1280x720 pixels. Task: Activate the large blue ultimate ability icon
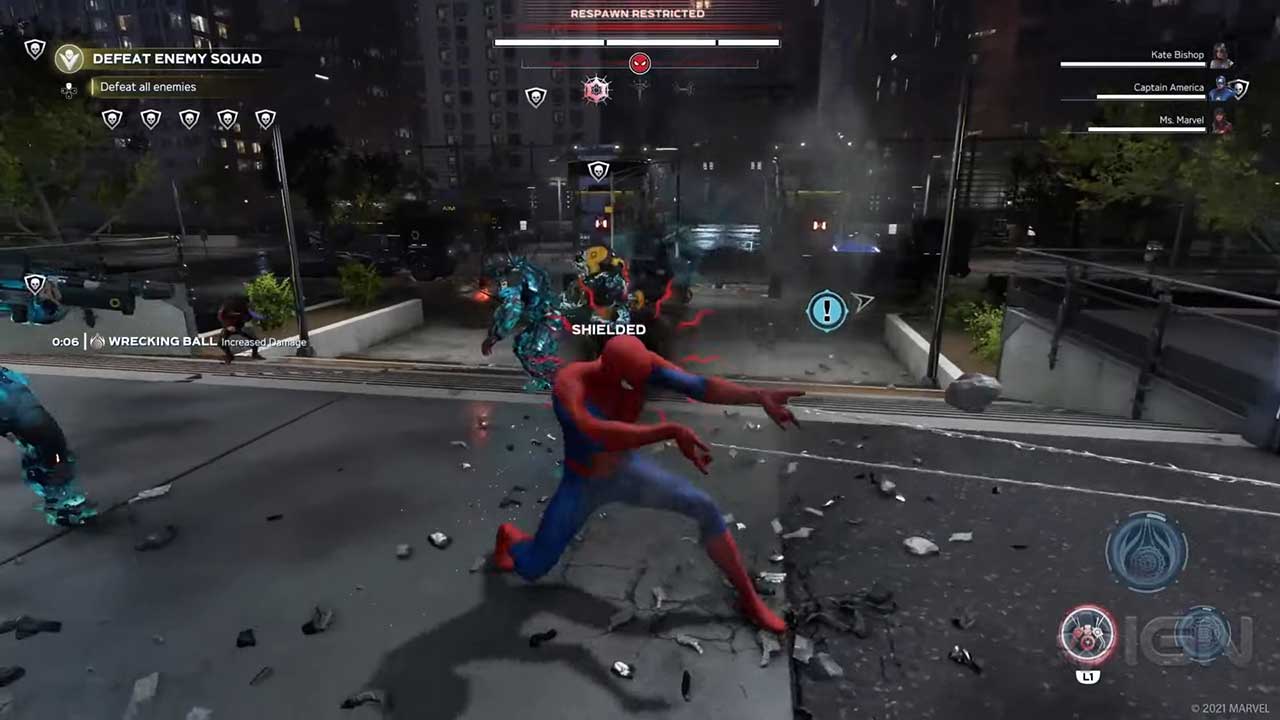[1146, 550]
